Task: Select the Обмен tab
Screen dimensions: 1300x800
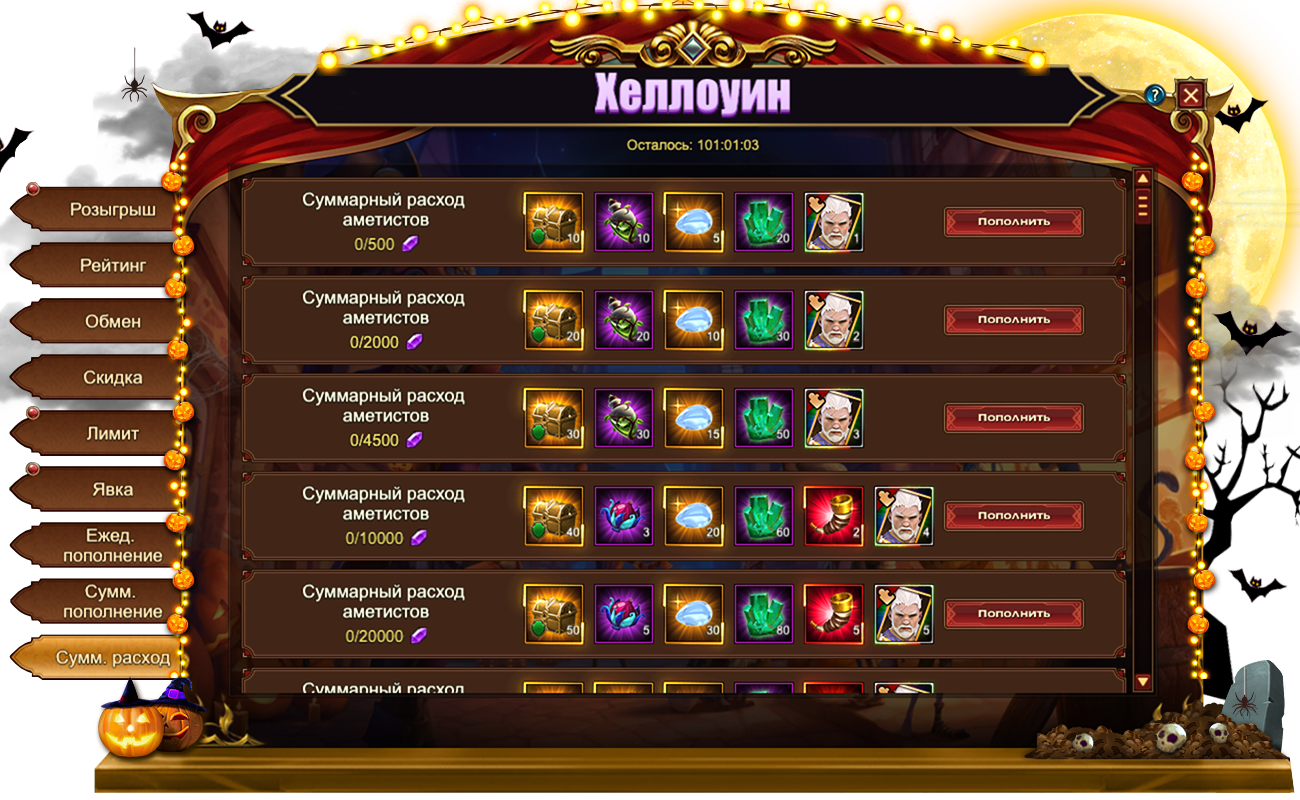Action: (98, 322)
